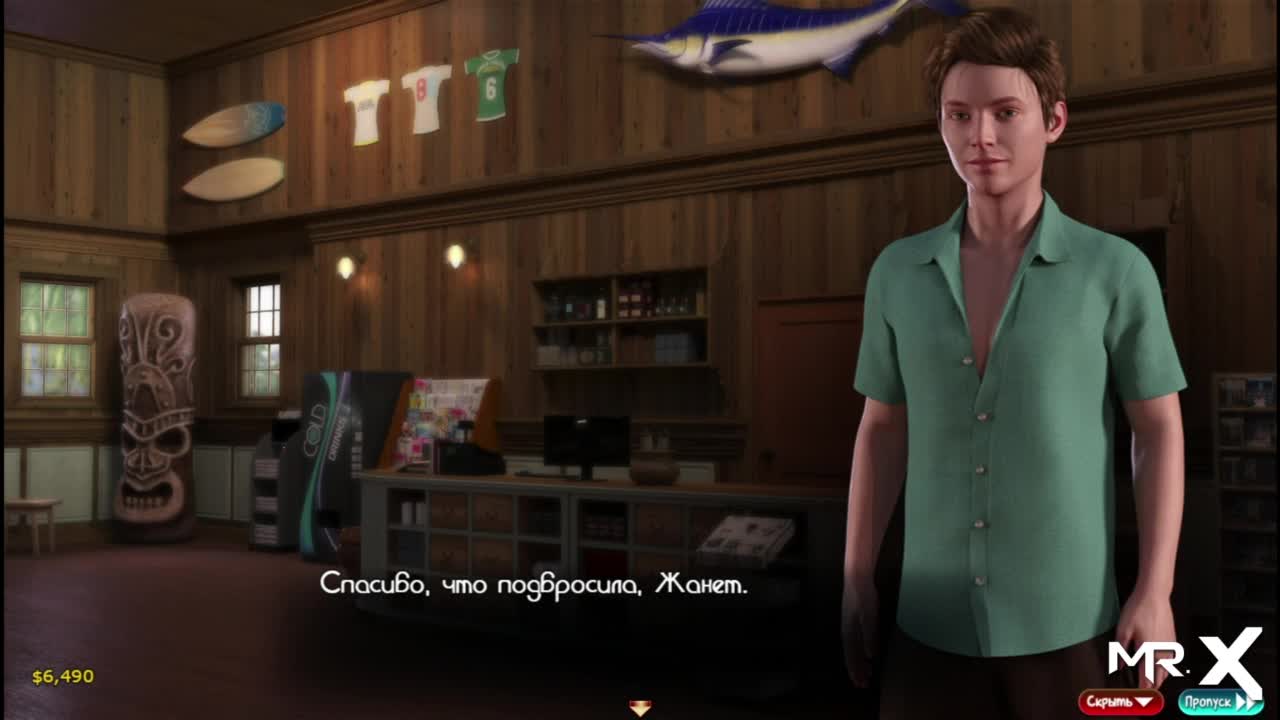
Task: Advance dialogue via the red down arrow
Action: pyautogui.click(x=640, y=708)
